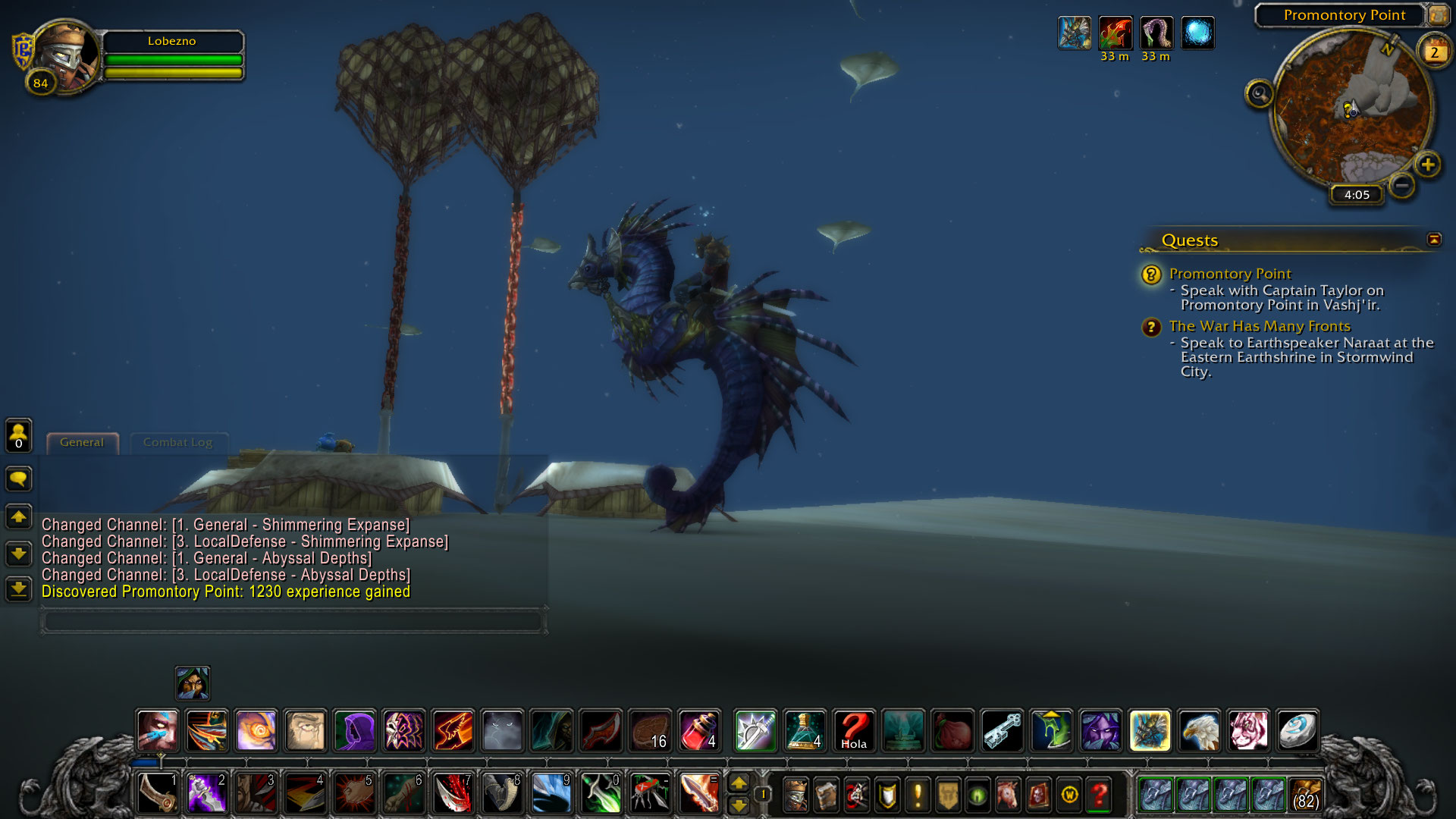Activate the white eagle mount icon
The image size is (1456, 819).
(1199, 731)
